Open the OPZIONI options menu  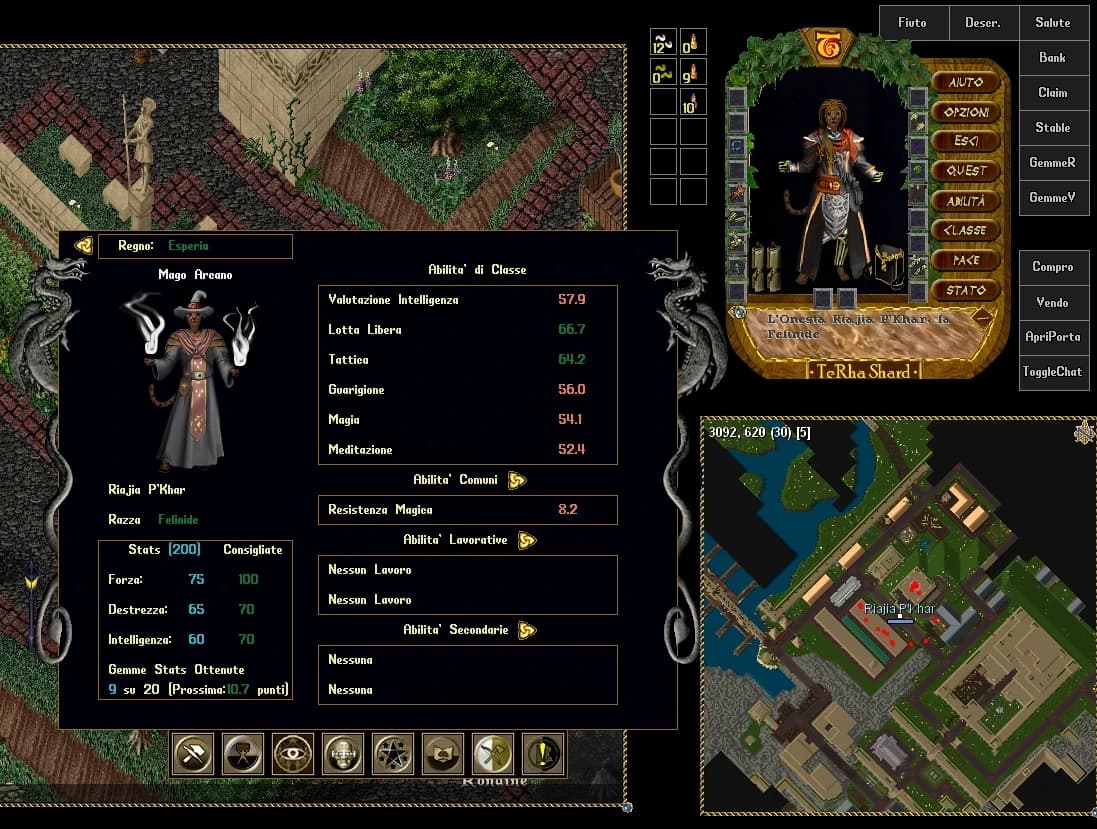(x=966, y=112)
